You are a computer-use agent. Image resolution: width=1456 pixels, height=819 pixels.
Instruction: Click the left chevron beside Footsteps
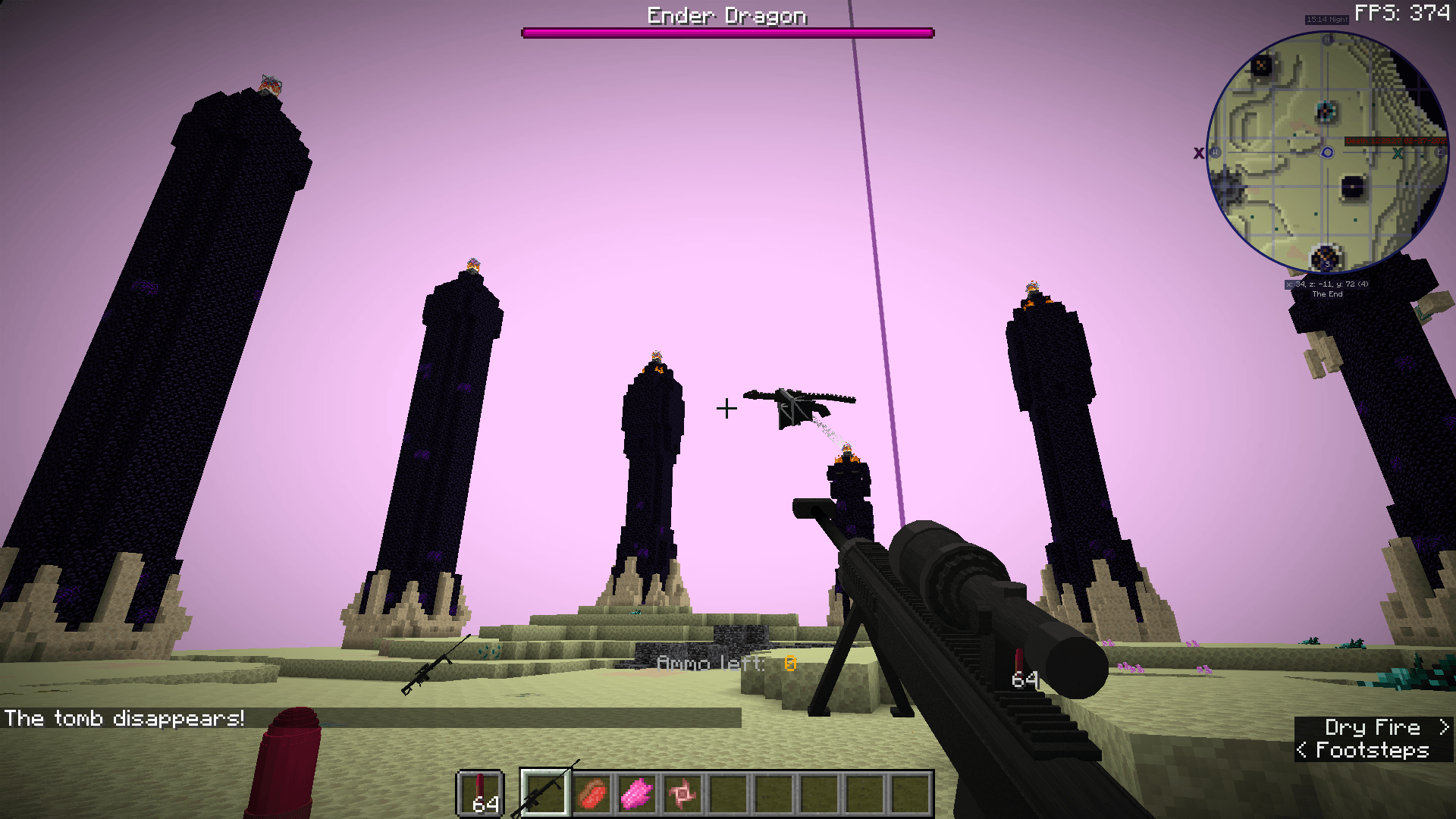[x=1302, y=751]
